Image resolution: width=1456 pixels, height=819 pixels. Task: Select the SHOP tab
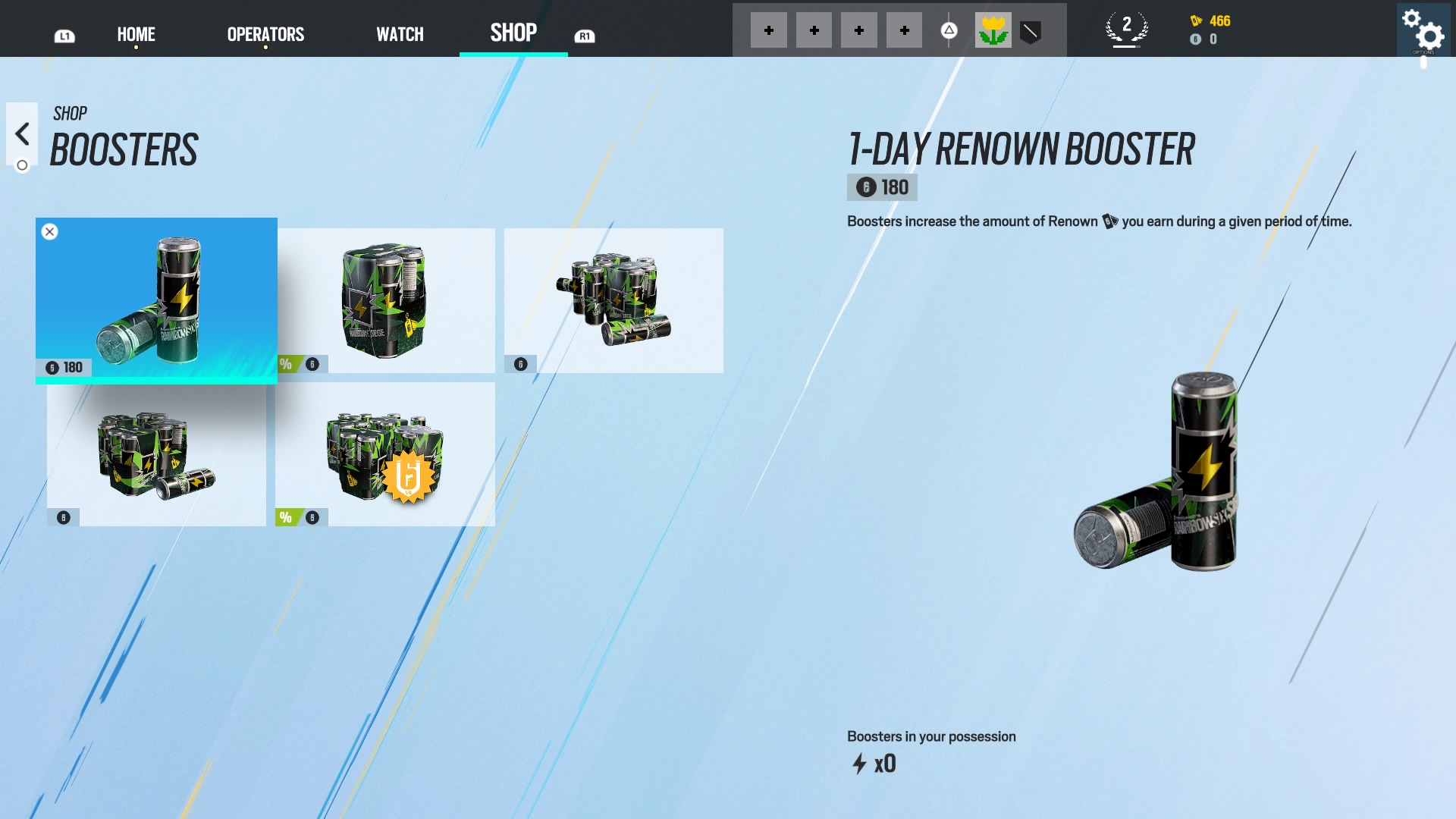click(513, 33)
